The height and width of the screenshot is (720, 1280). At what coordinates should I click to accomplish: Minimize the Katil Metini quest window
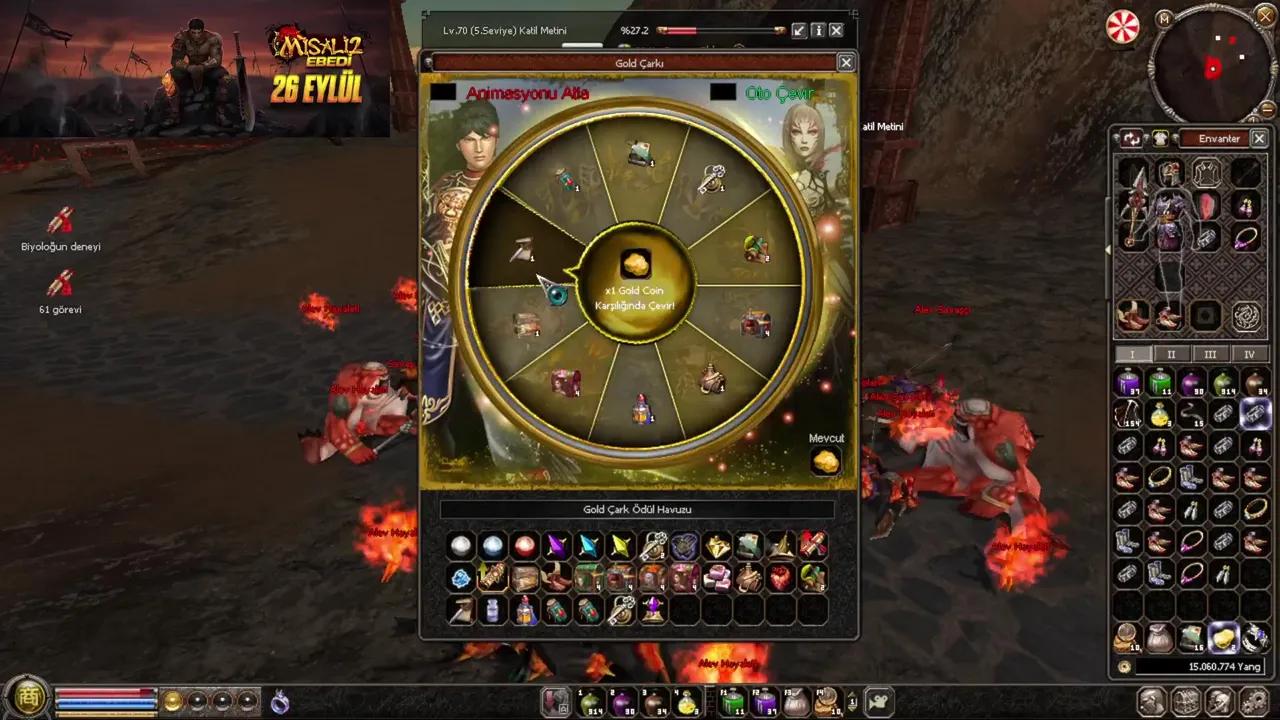[798, 30]
